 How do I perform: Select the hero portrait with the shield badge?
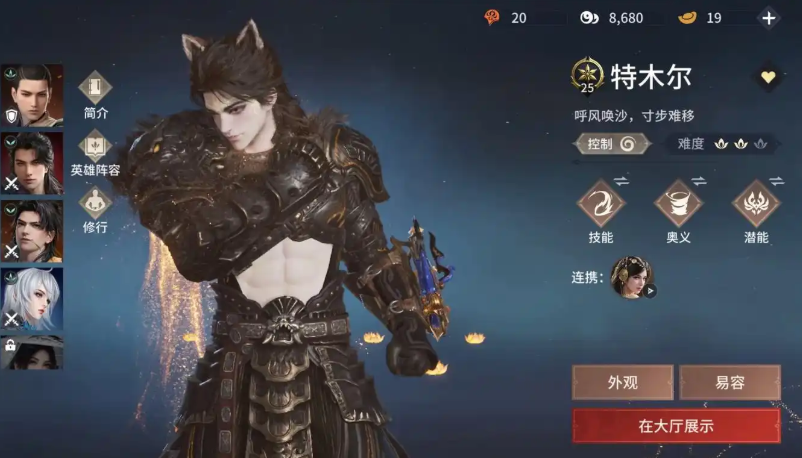(32, 95)
